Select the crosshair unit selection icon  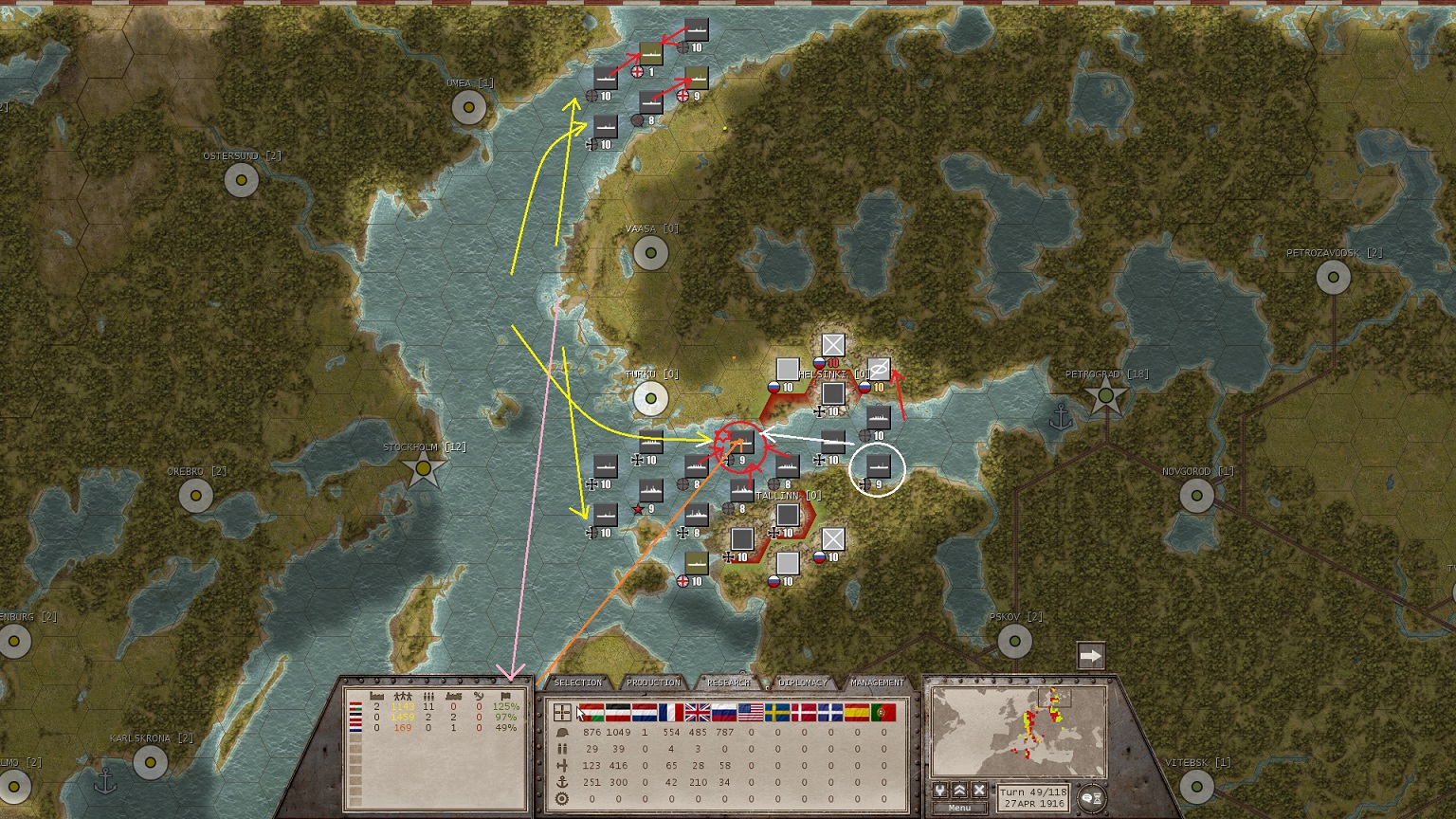pos(563,712)
